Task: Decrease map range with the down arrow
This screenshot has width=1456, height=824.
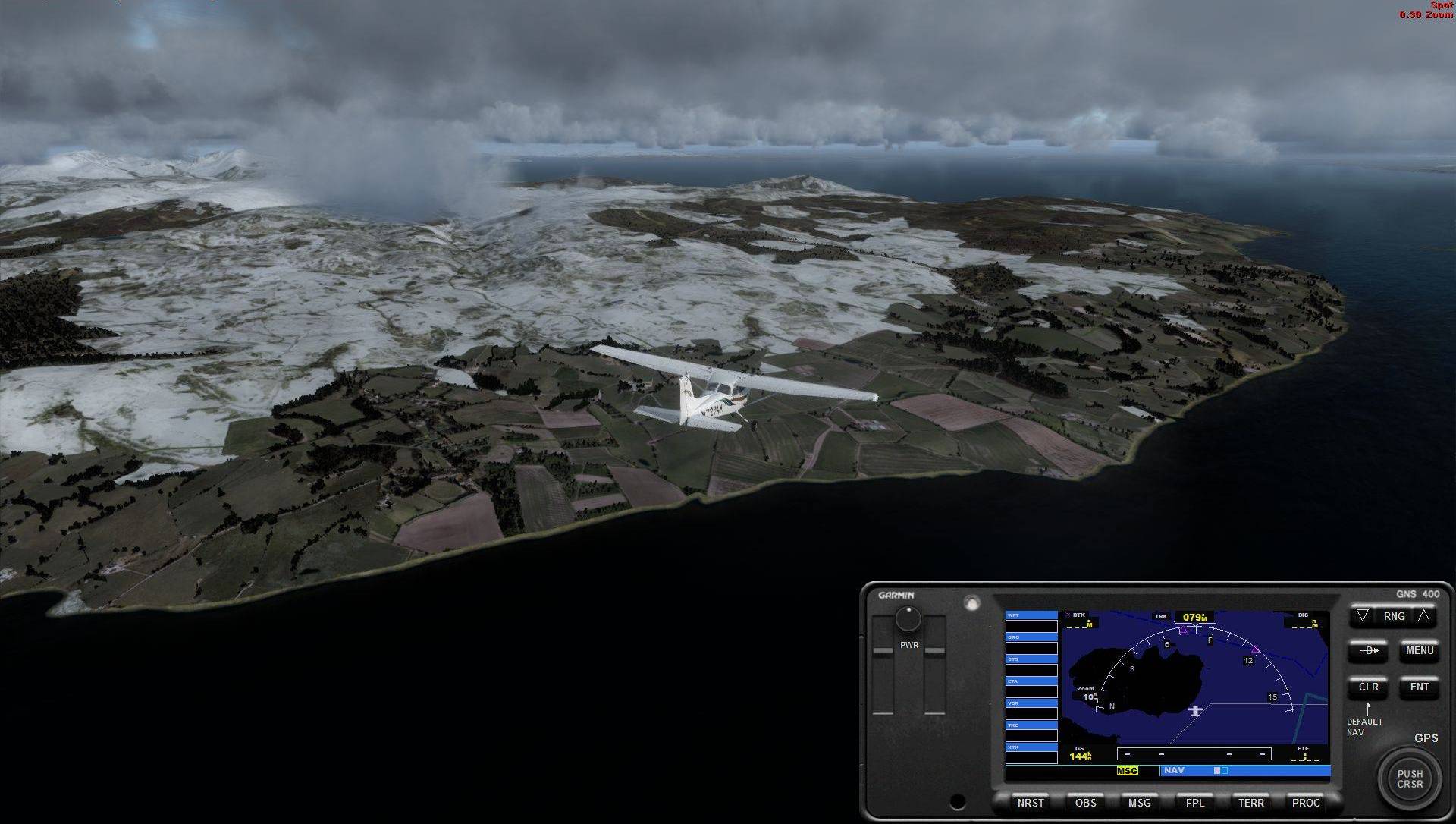Action: point(1363,616)
